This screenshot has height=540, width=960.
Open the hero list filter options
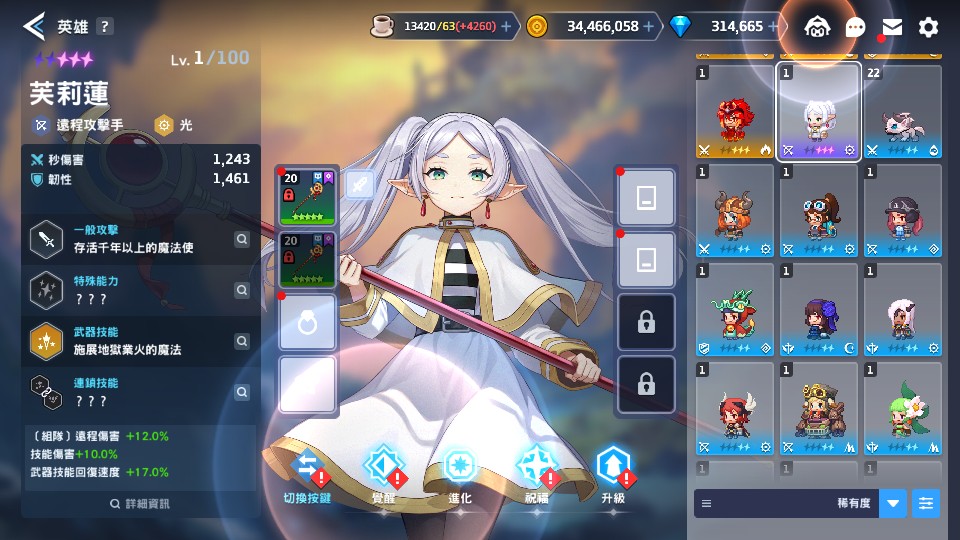coord(927,504)
